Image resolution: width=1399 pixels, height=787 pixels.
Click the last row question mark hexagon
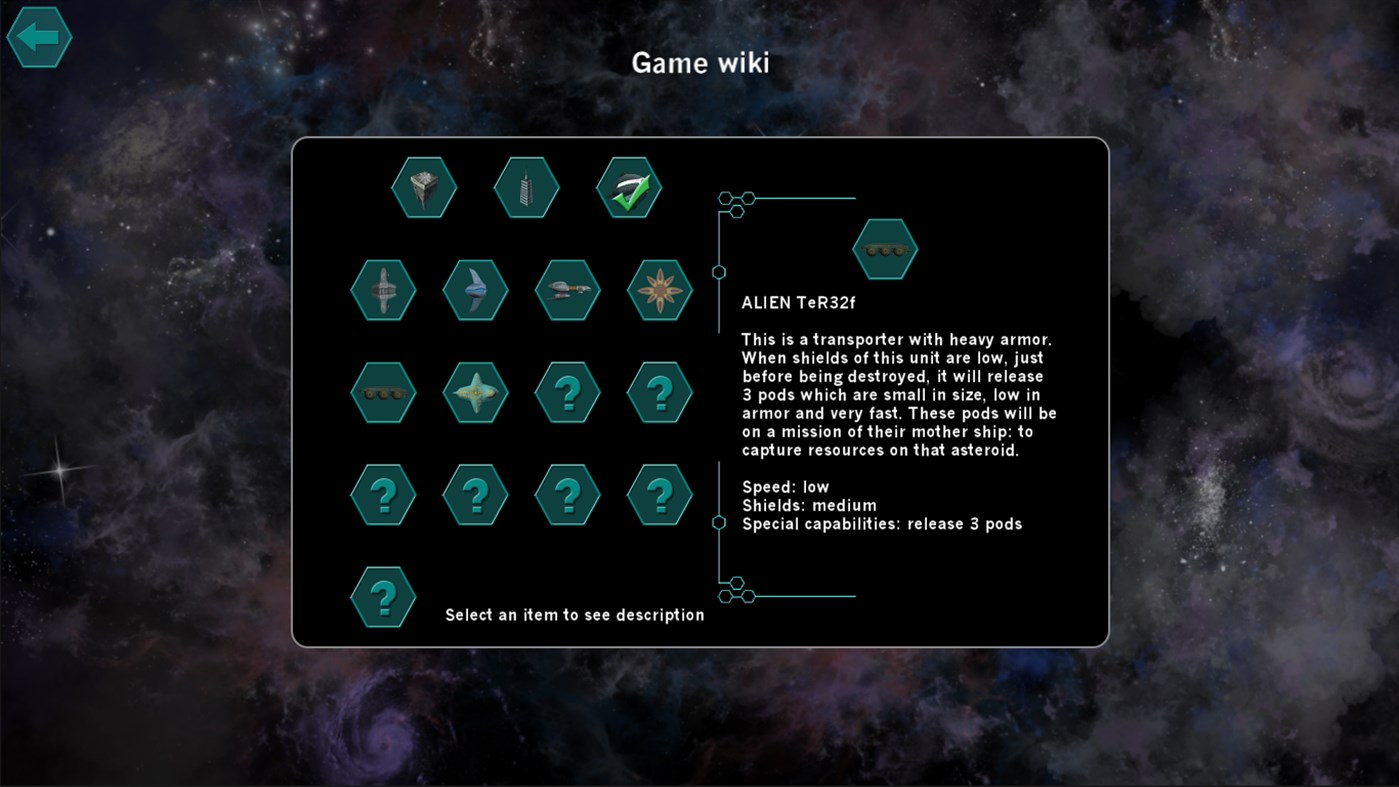pyautogui.click(x=383, y=595)
